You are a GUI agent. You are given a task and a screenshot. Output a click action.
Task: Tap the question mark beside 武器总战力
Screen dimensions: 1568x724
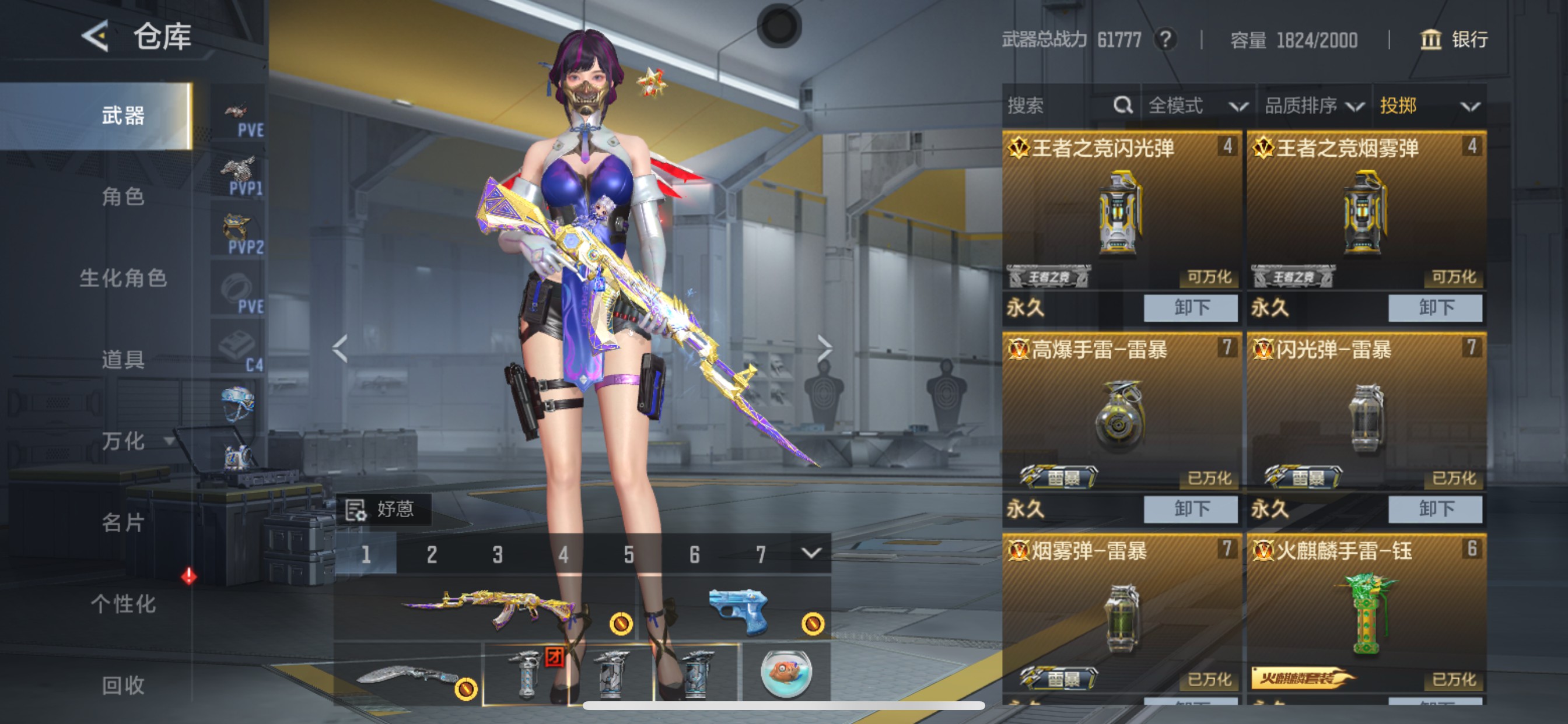(1165, 40)
